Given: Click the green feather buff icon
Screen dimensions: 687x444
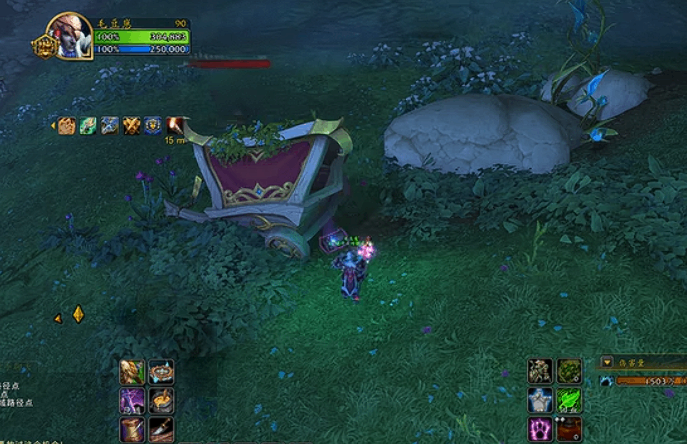Looking at the screenshot, I should (87, 125).
